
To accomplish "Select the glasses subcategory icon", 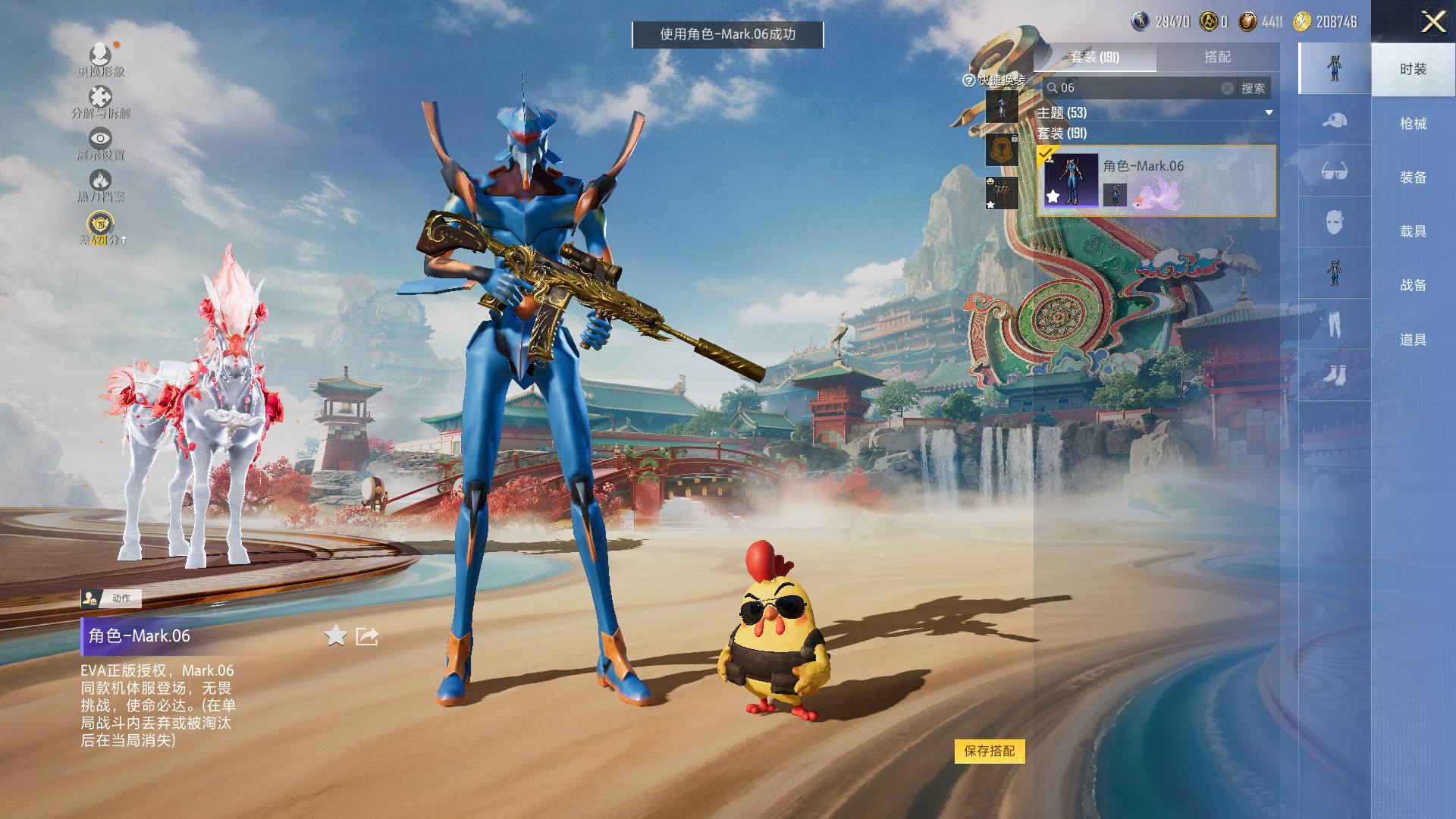I will 1334,171.
